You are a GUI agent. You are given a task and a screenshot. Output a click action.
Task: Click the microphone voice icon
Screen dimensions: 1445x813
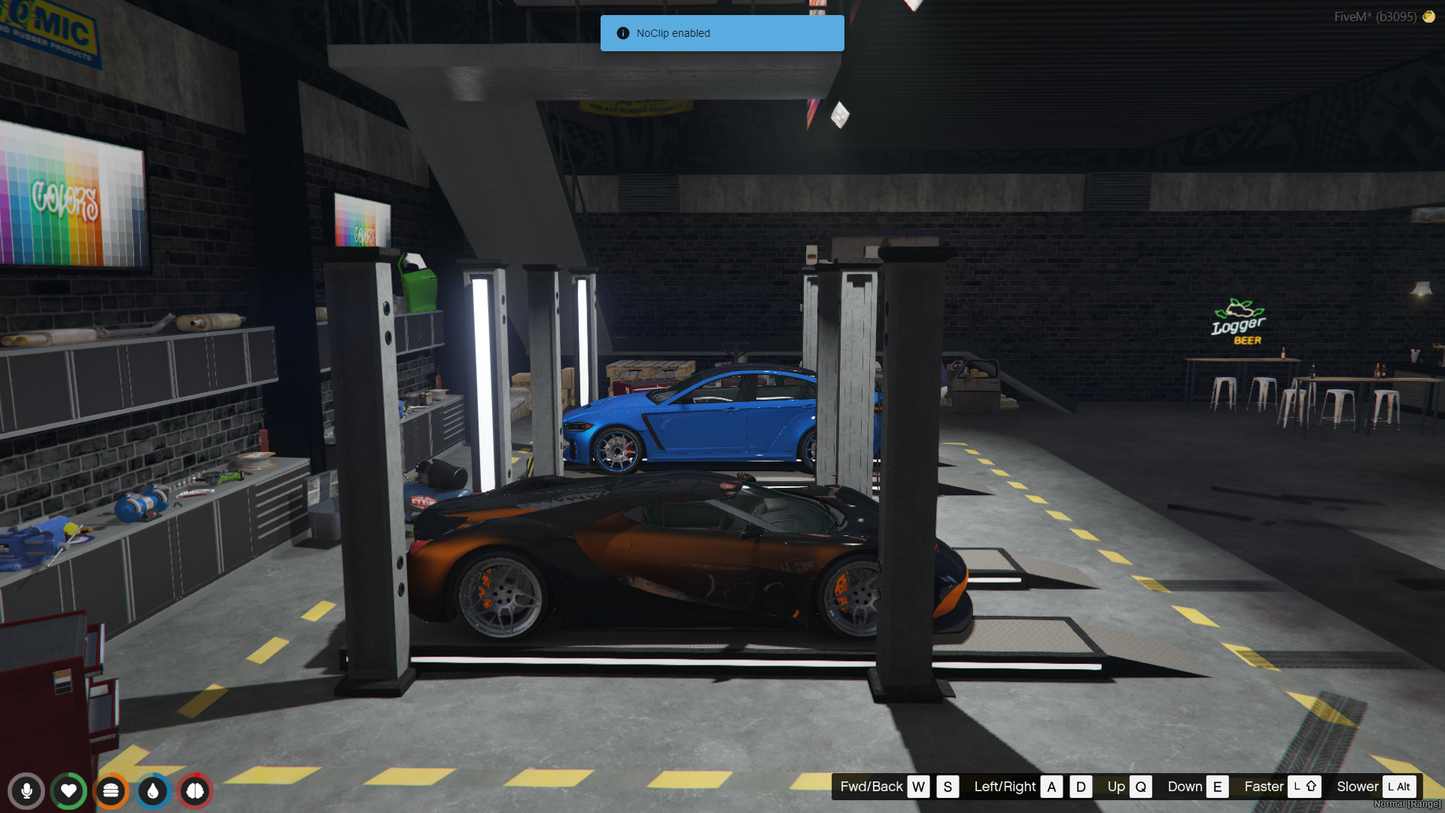(26, 791)
